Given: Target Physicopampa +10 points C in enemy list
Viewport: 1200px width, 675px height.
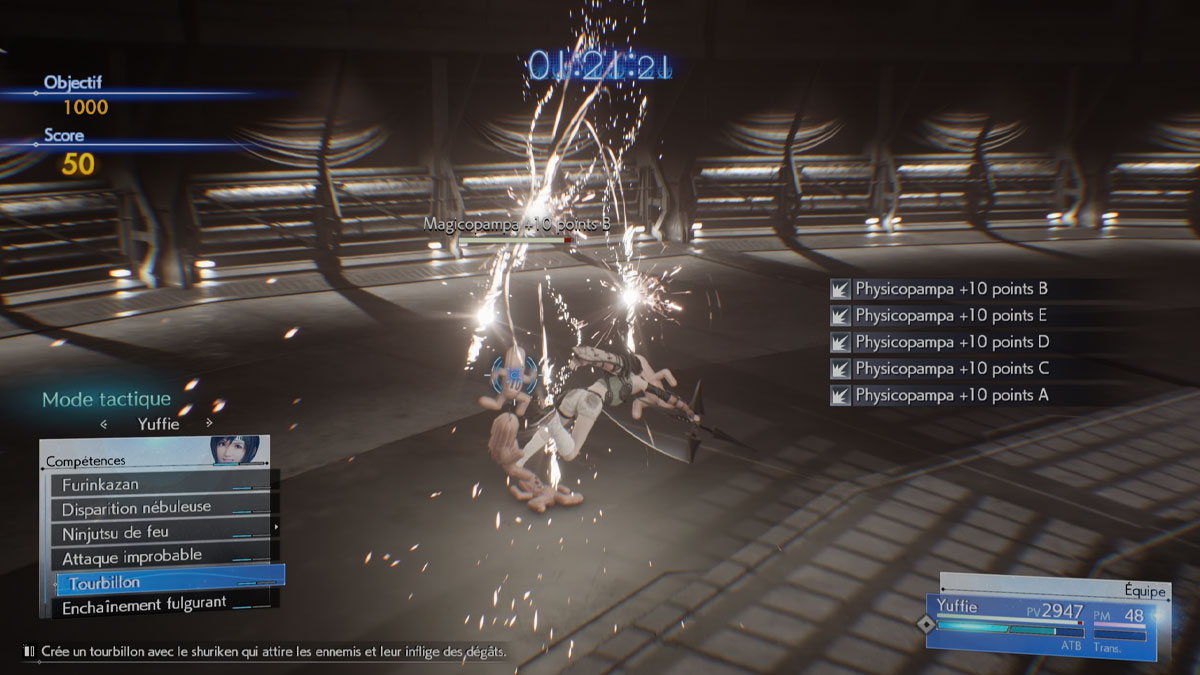Looking at the screenshot, I should pyautogui.click(x=950, y=368).
